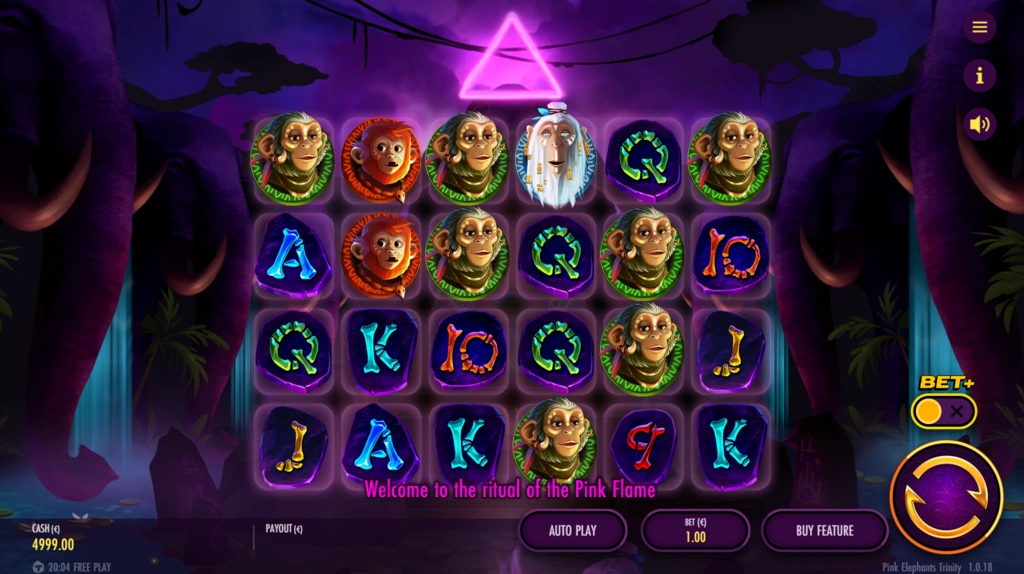Mute the sound with the speaker icon
The image size is (1024, 574).
point(980,124)
